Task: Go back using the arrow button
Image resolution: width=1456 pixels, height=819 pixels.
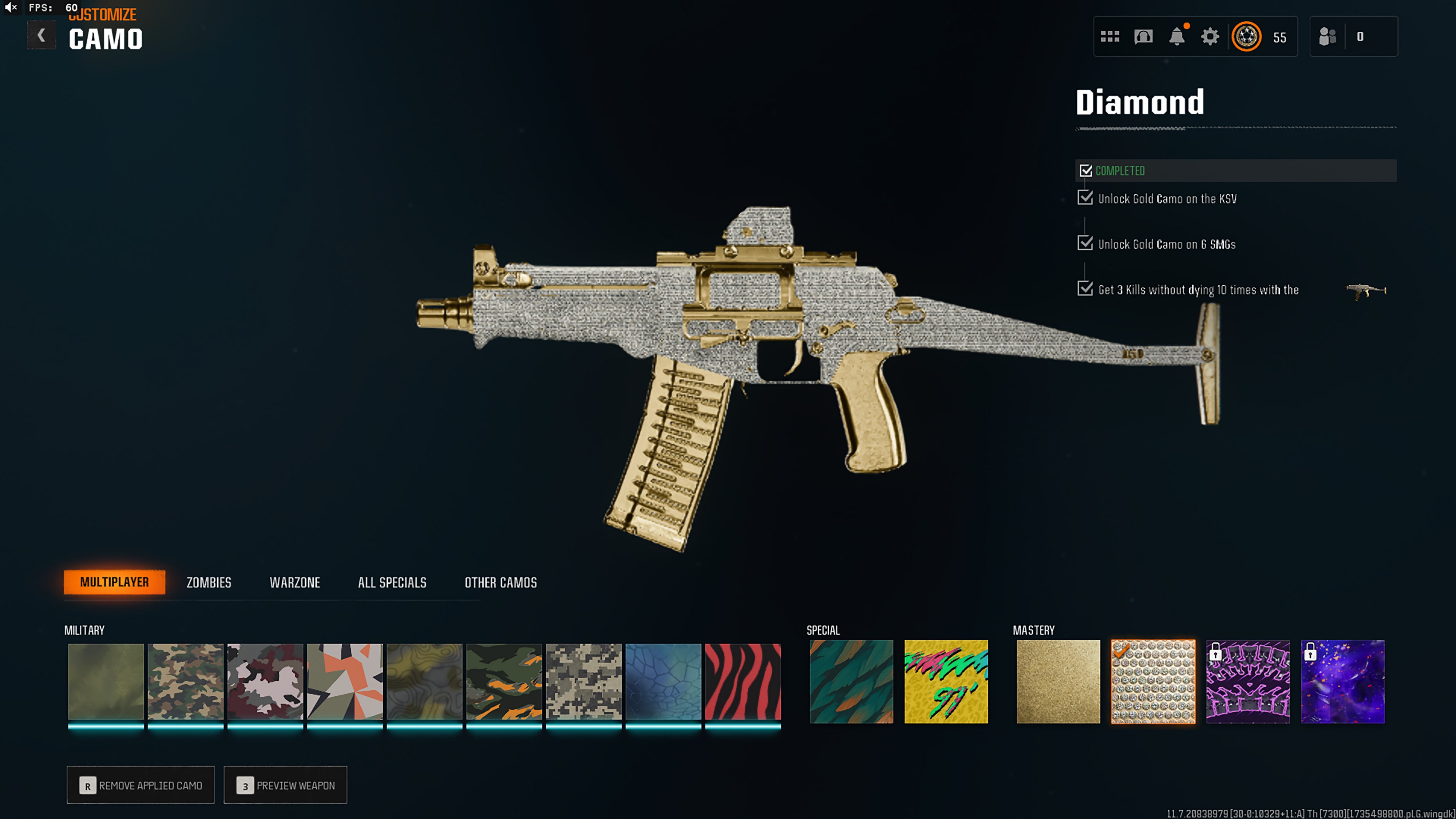Action: (x=41, y=36)
